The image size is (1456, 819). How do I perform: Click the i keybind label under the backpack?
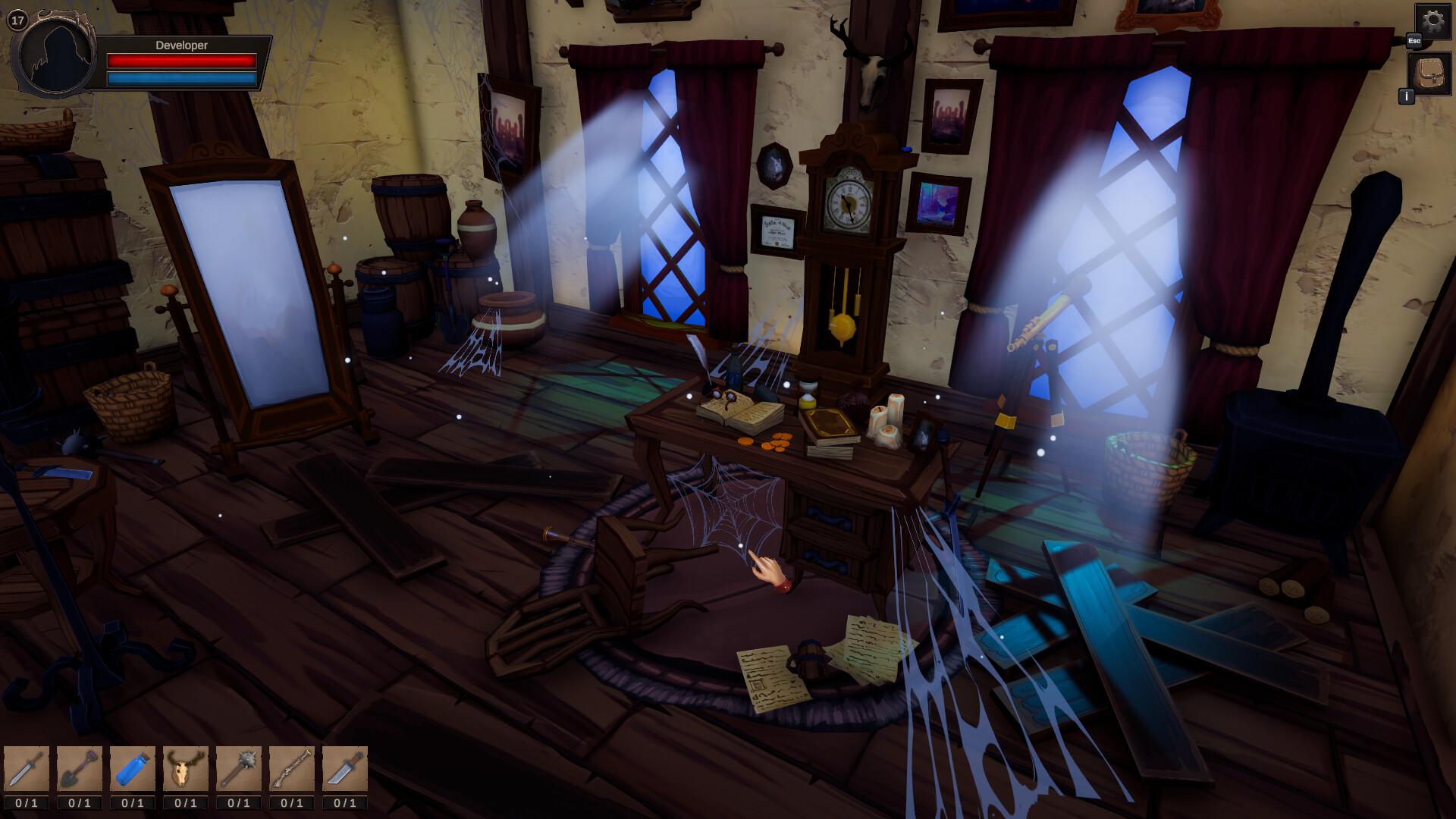(1407, 97)
